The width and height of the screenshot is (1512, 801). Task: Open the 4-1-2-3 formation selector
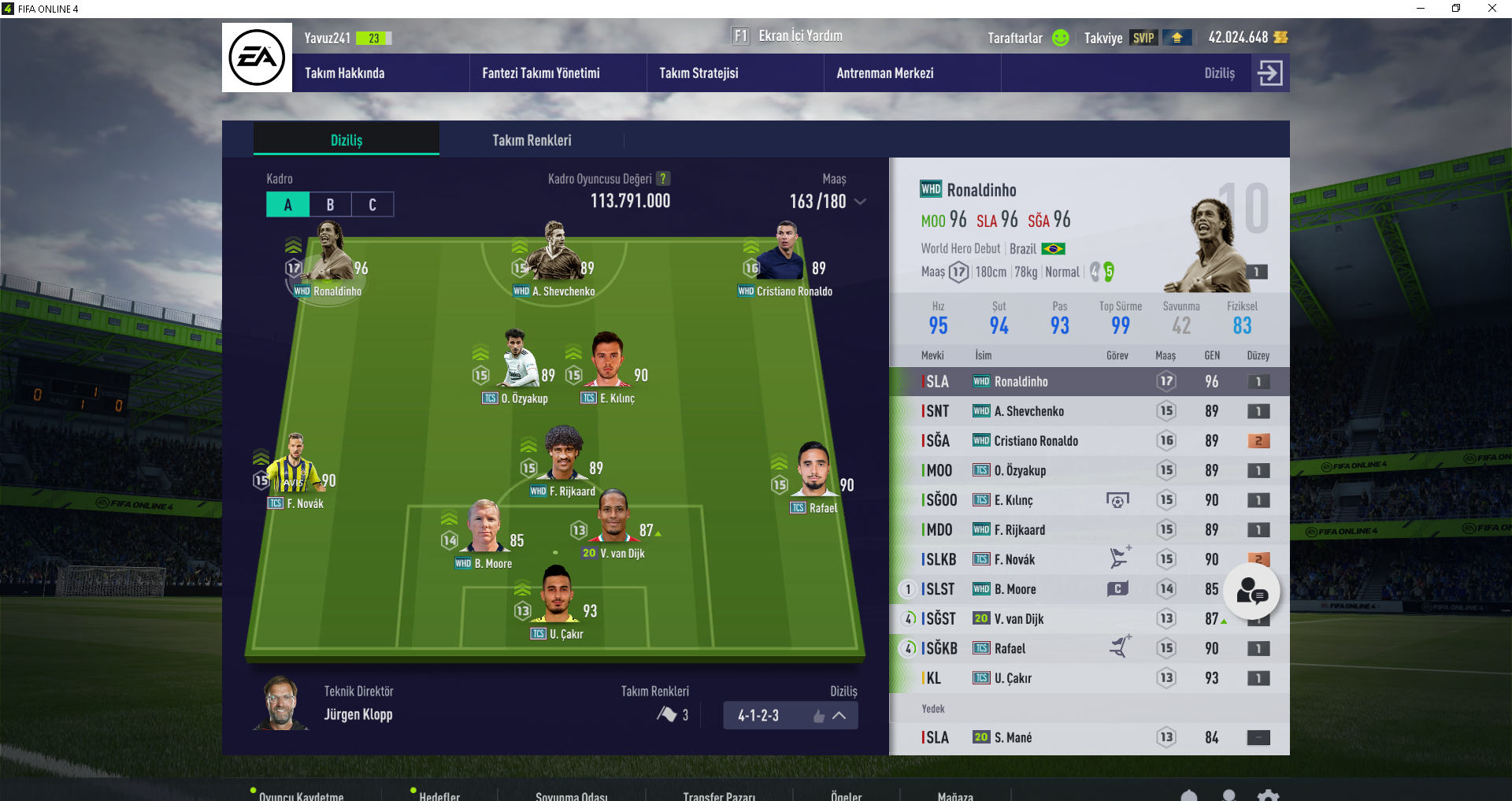[x=790, y=715]
